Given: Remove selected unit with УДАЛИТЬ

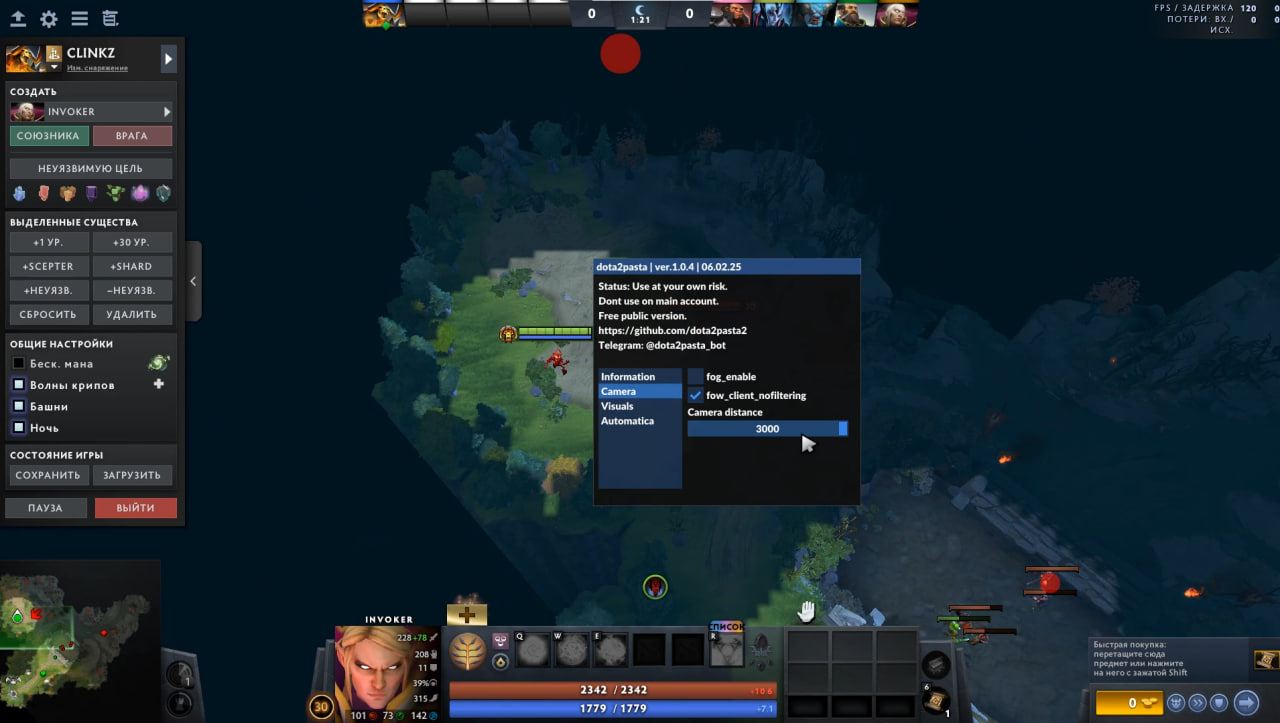Looking at the screenshot, I should click(132, 314).
